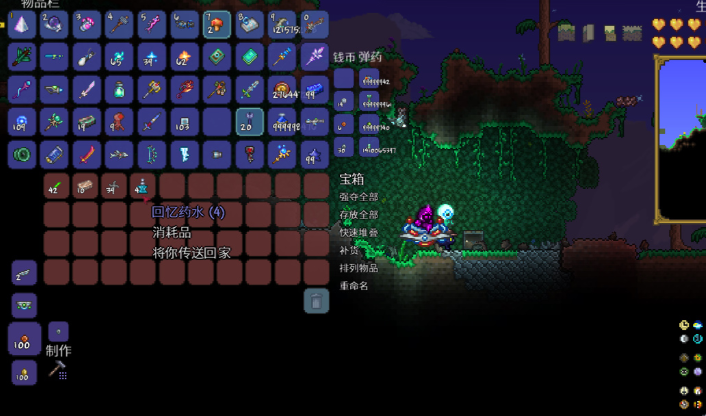Select the white crystal shard hotbar slot

22,23
